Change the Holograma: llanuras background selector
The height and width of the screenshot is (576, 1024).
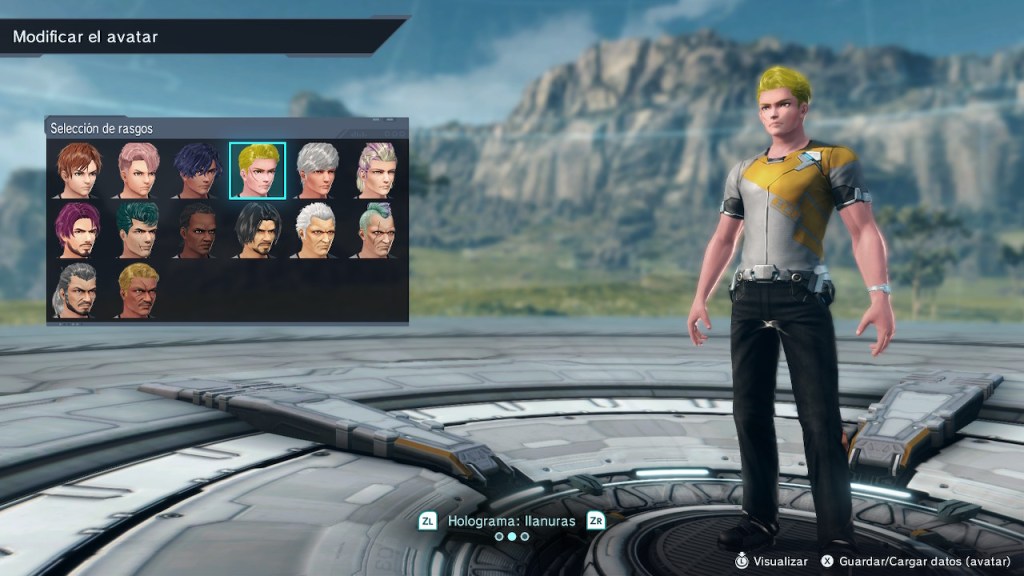pyautogui.click(x=511, y=521)
